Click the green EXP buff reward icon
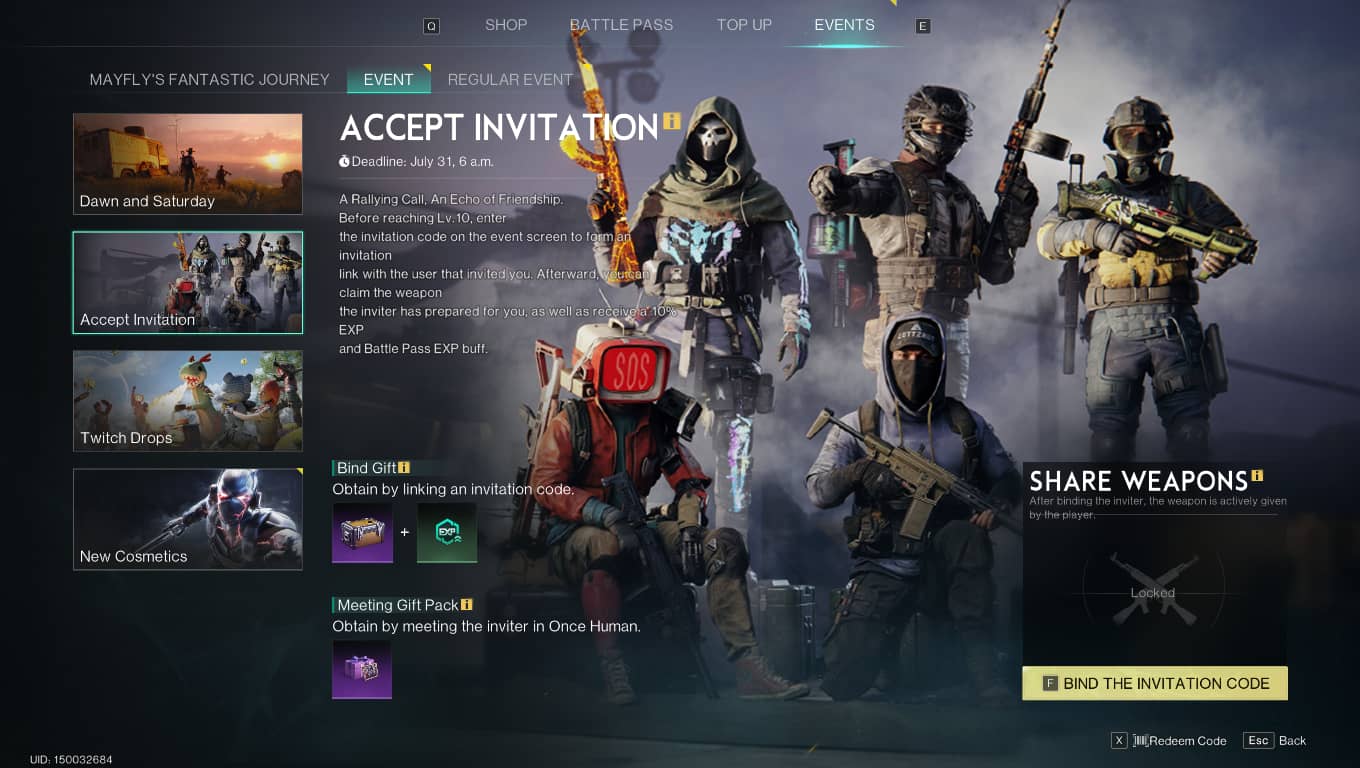The height and width of the screenshot is (768, 1360). 447,533
